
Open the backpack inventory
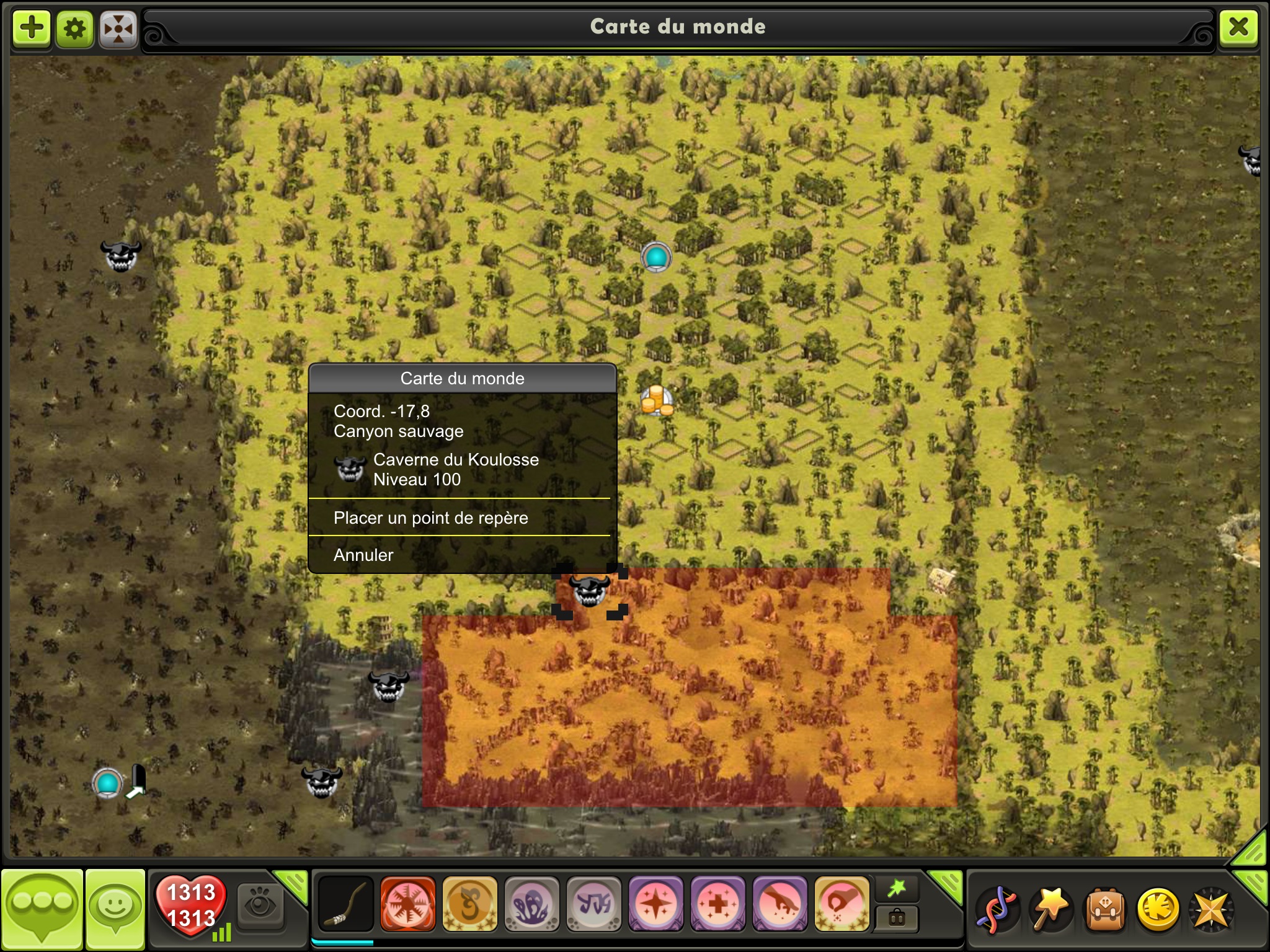coord(1104,909)
